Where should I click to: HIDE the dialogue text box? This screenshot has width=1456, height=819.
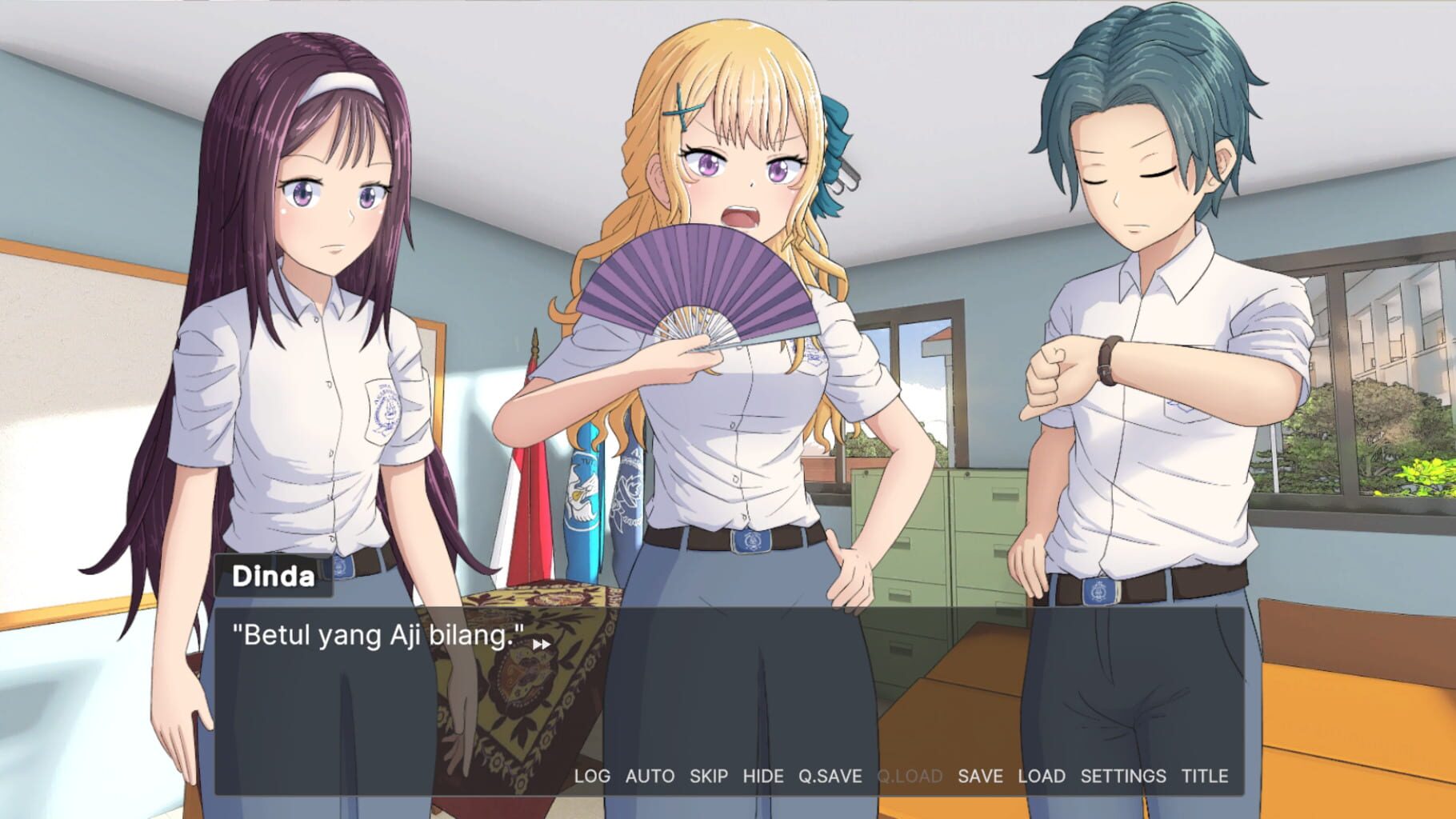(x=764, y=776)
